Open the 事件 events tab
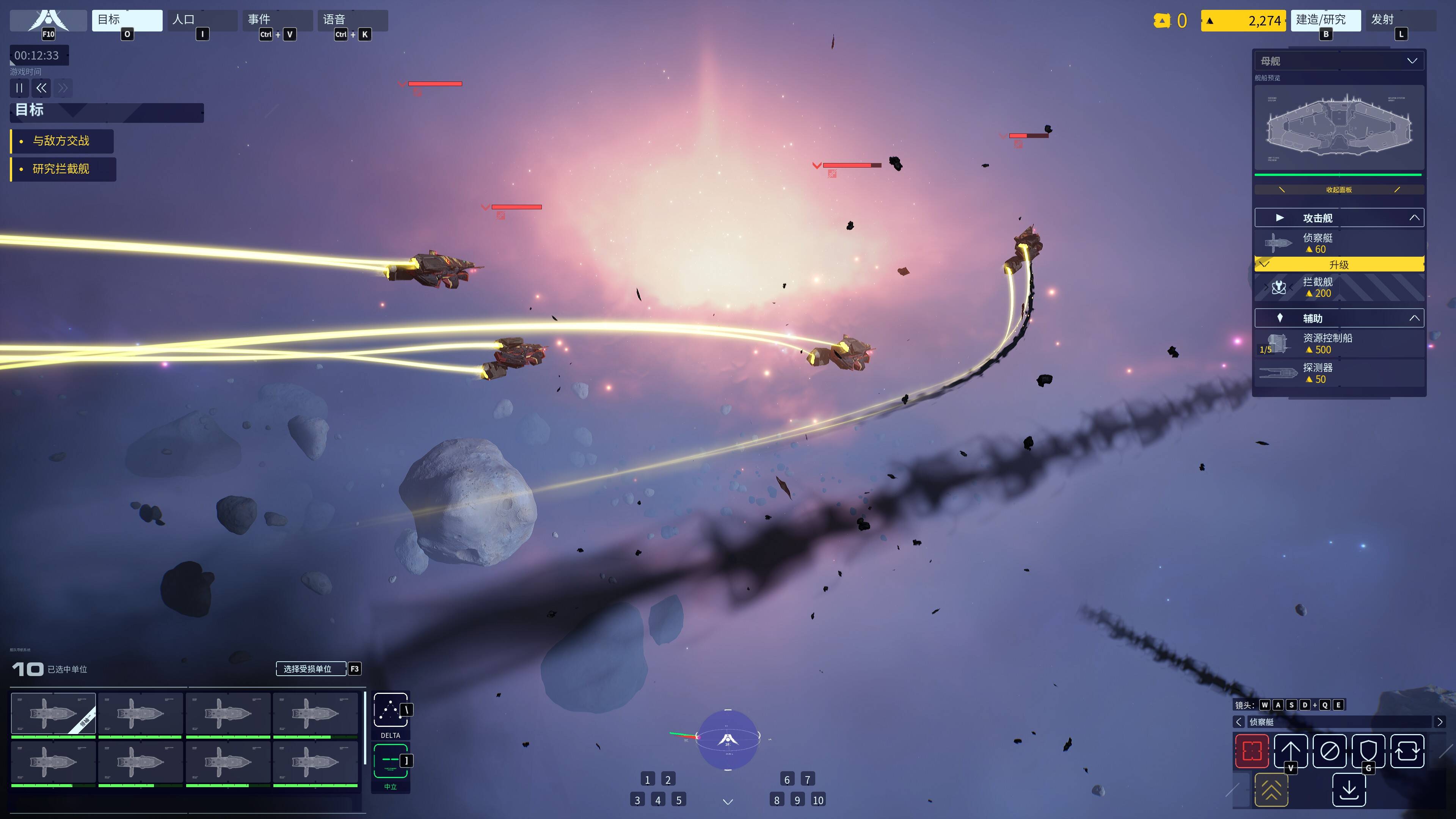This screenshot has height=819, width=1456. pos(277,20)
